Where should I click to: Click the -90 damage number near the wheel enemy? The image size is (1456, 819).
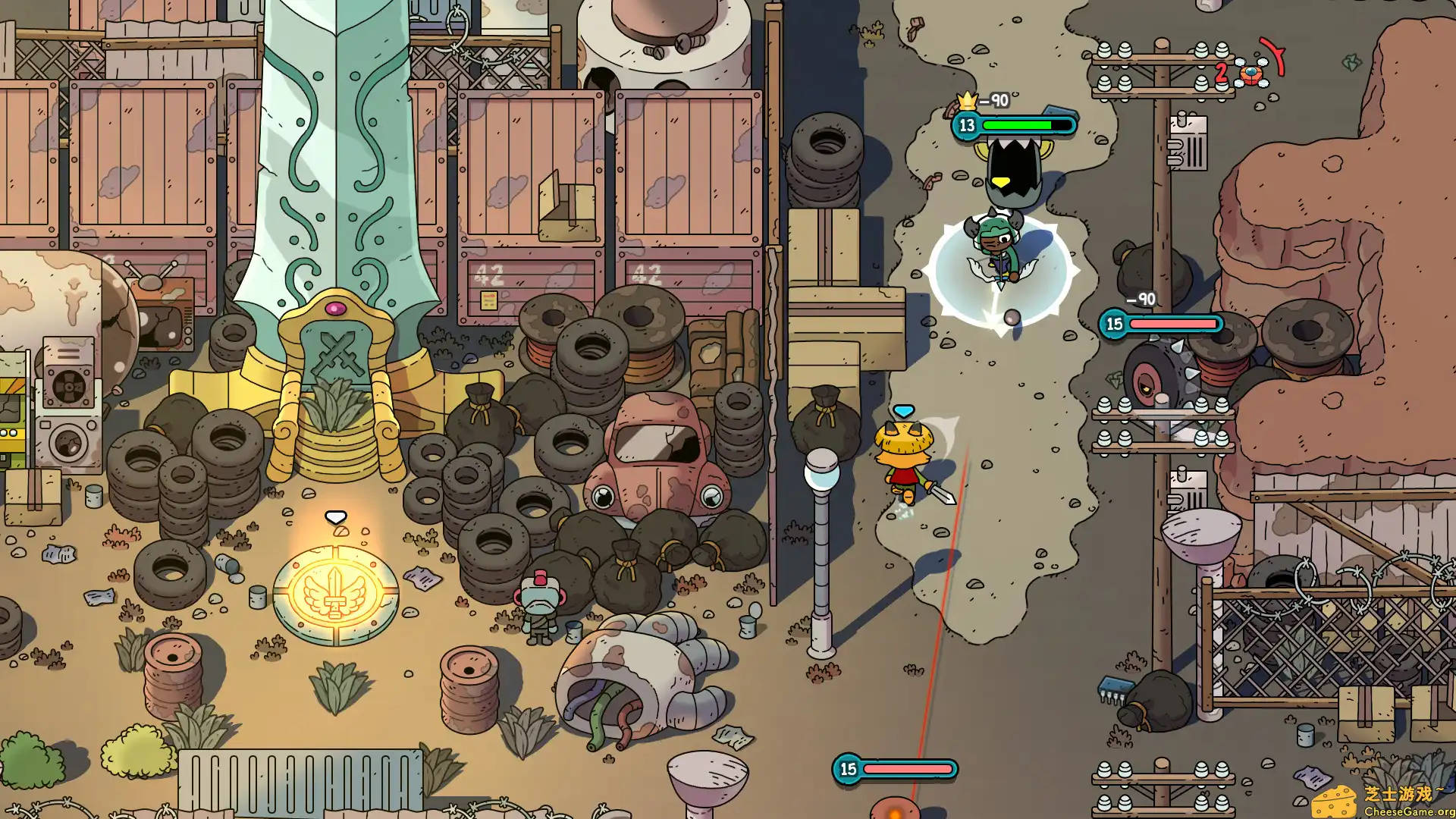(1140, 300)
